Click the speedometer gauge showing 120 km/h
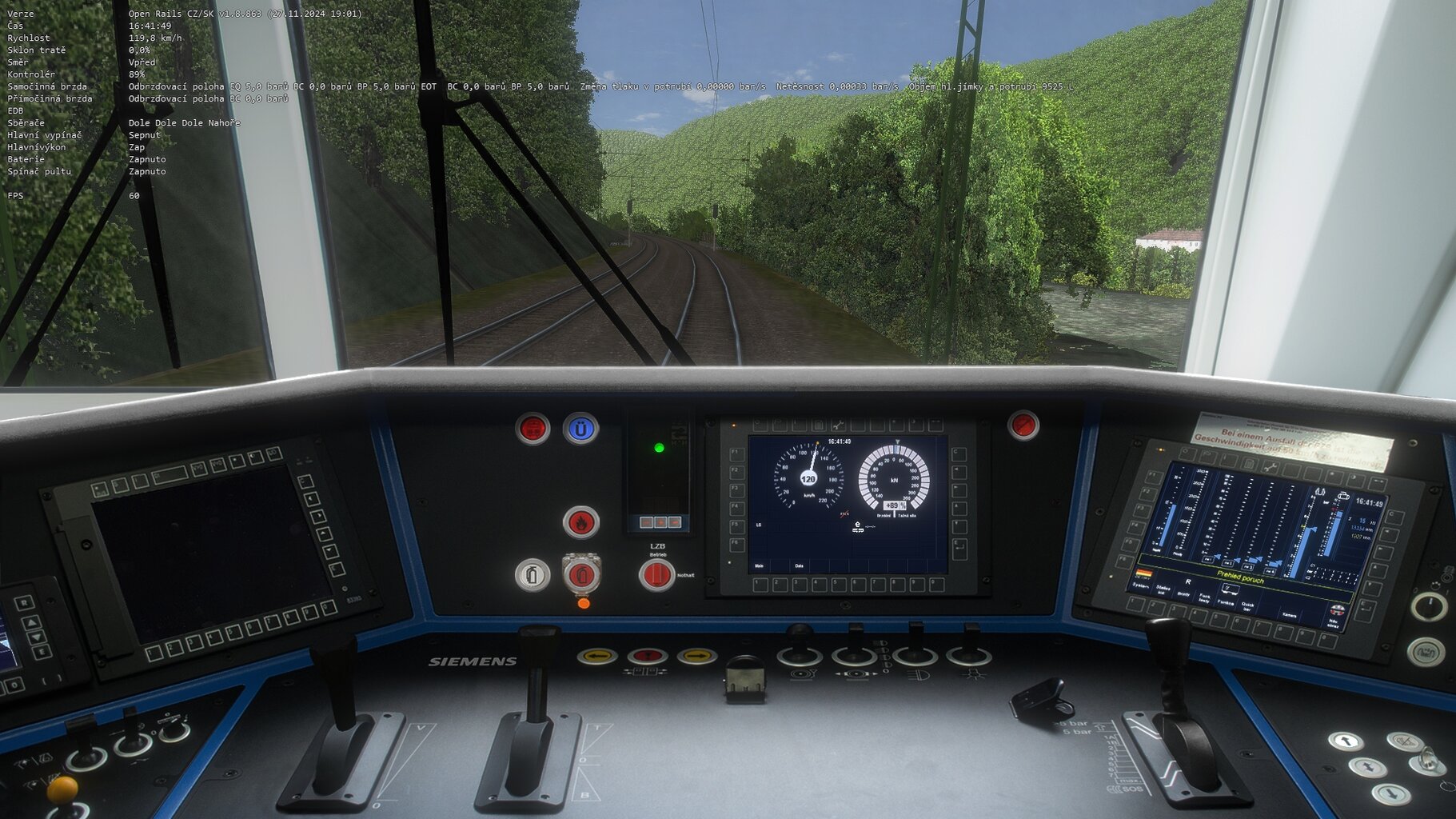 808,479
